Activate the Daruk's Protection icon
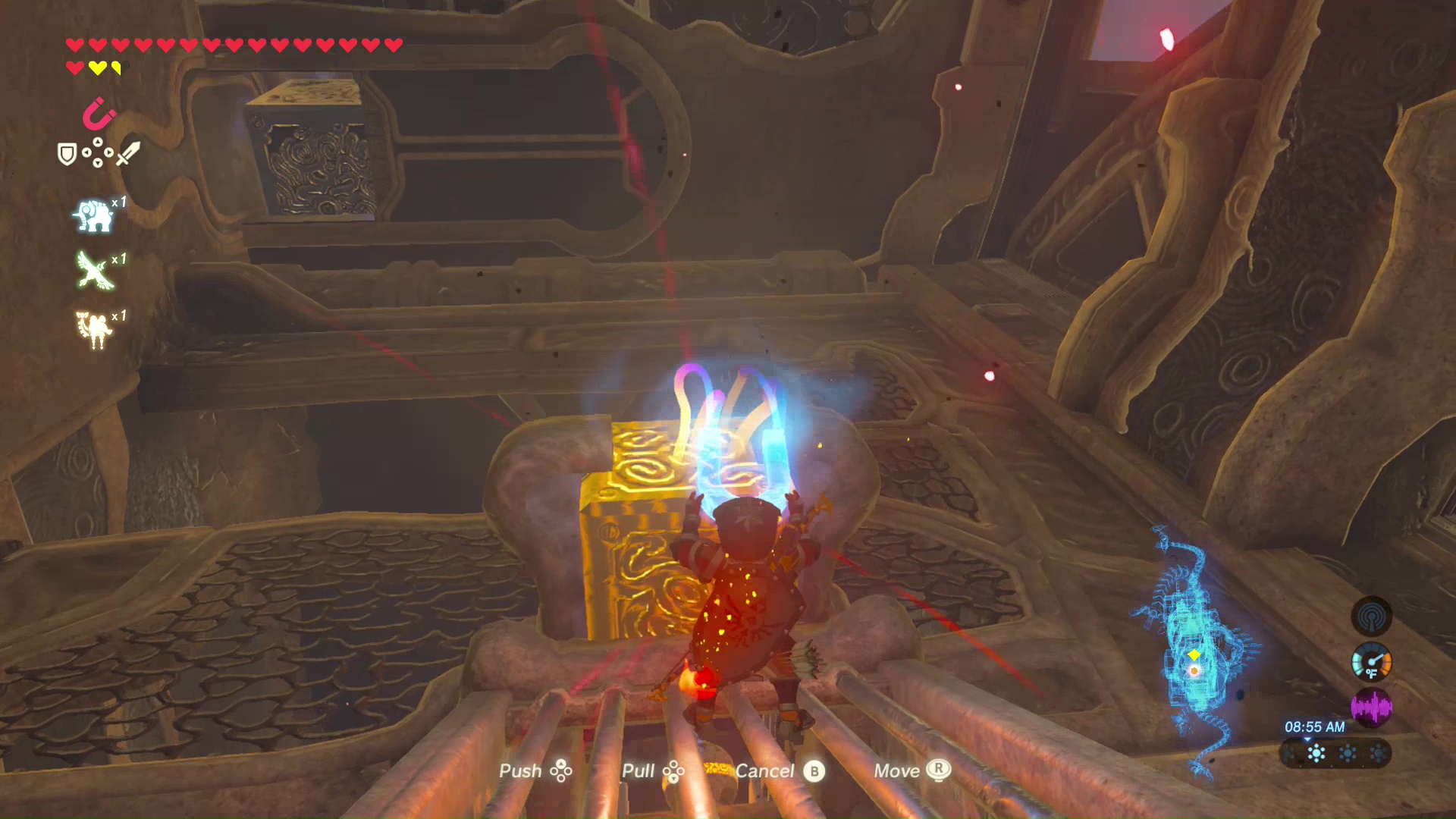 93,329
